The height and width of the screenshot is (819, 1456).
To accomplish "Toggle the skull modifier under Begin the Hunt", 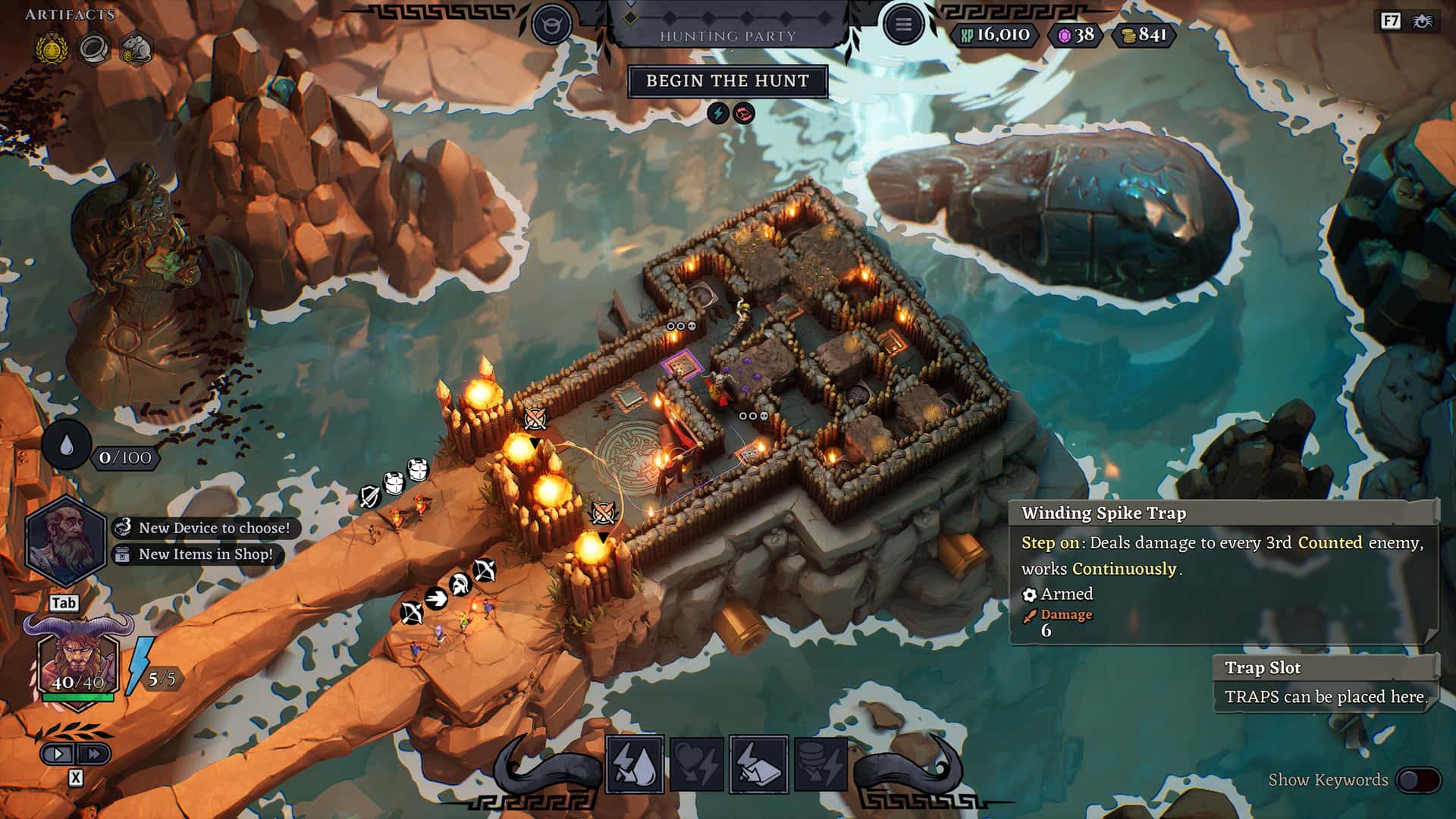I will tap(744, 112).
